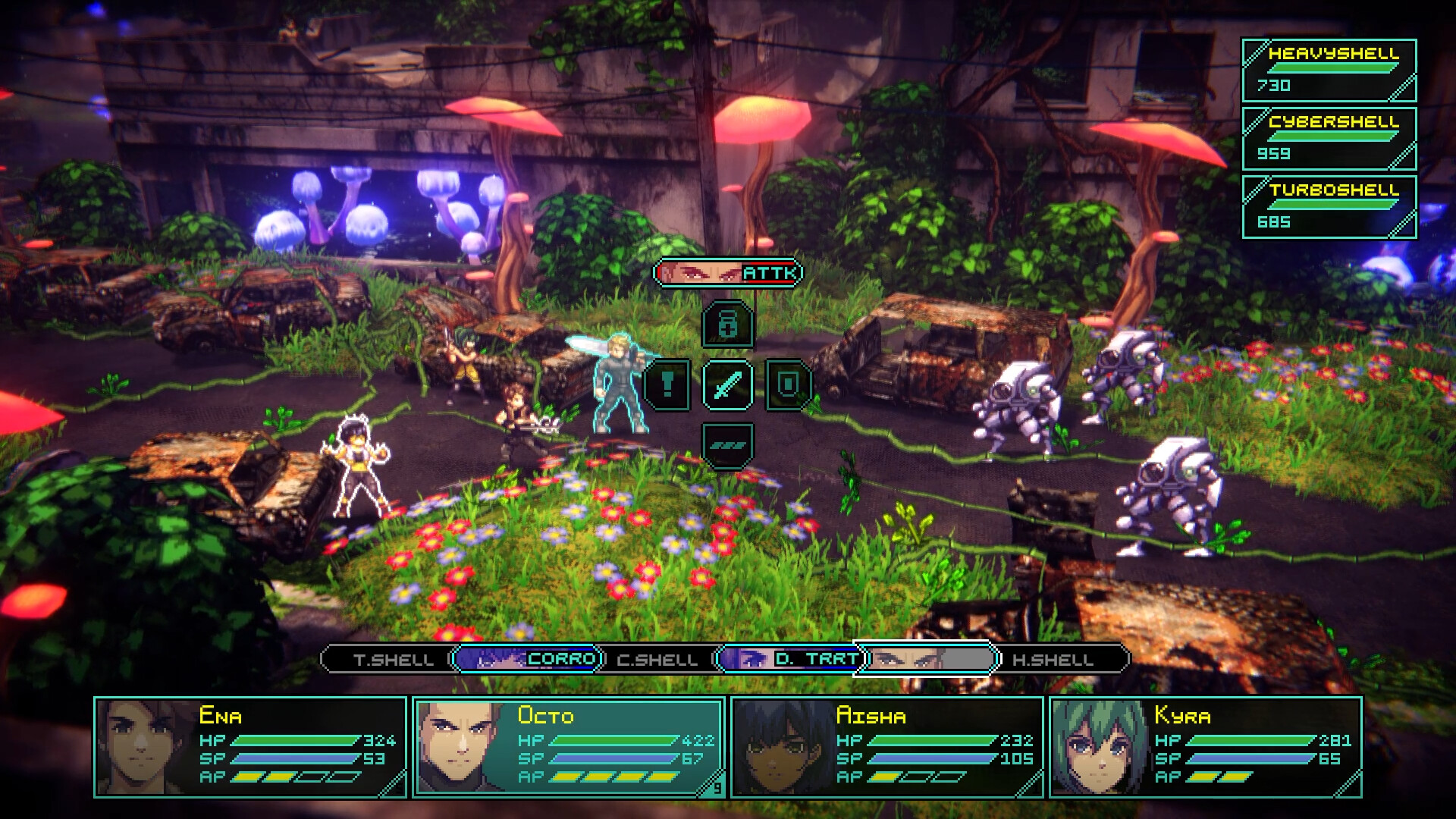Select Aisha's party status card
The height and width of the screenshot is (819, 1456).
click(887, 747)
